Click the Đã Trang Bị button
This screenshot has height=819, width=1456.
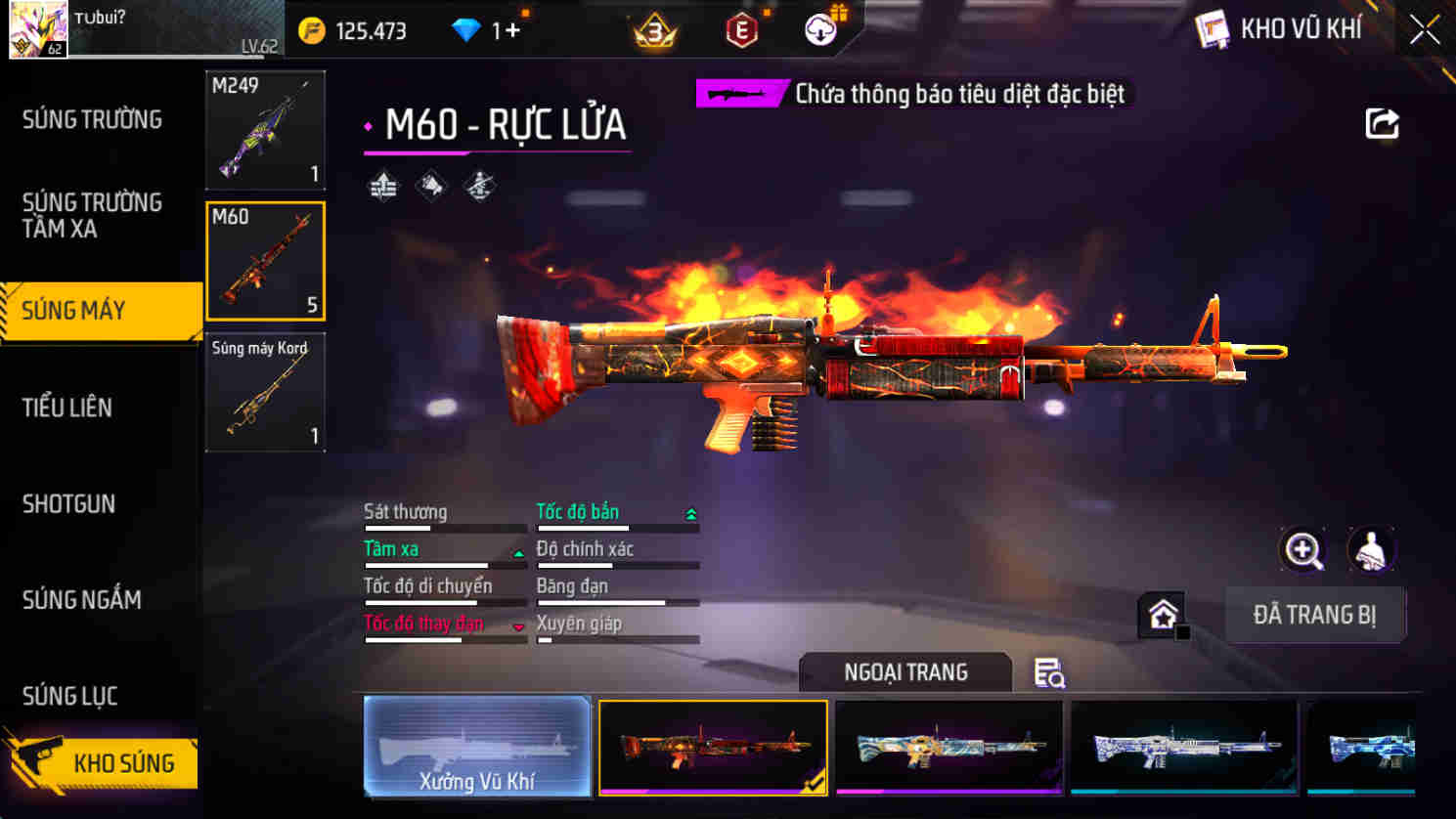[x=1315, y=615]
